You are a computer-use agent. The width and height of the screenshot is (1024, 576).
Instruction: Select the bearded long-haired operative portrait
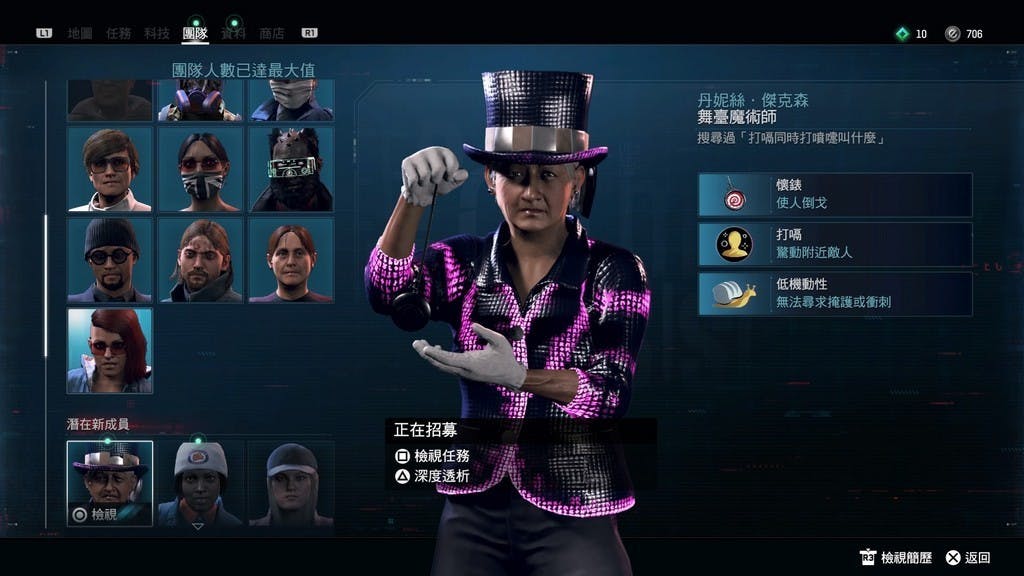click(x=200, y=259)
